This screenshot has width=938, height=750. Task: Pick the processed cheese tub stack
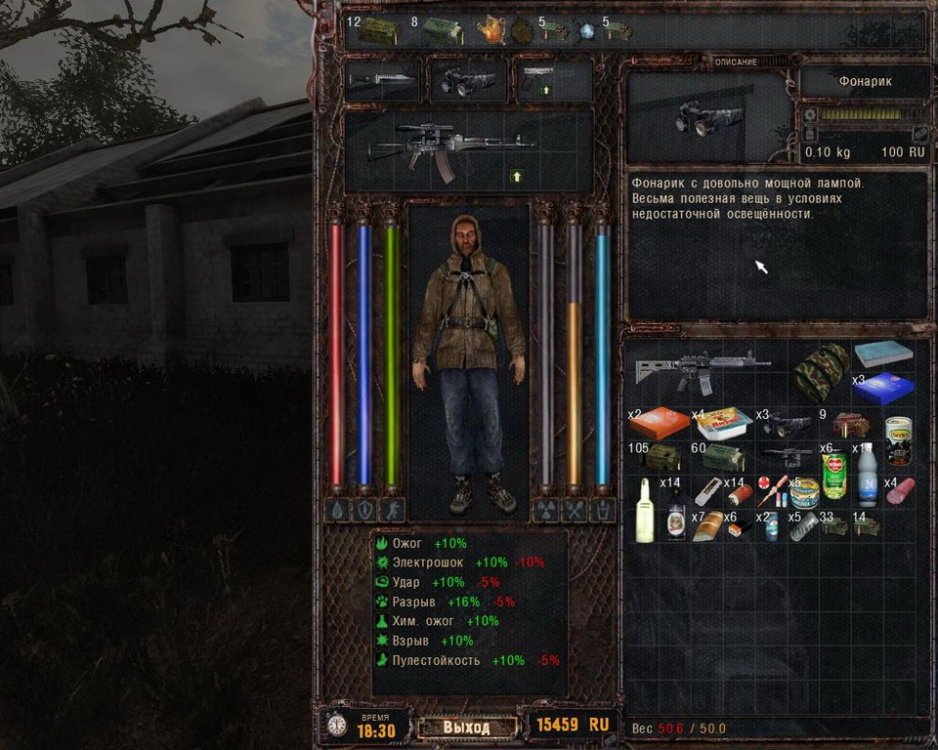coord(723,424)
